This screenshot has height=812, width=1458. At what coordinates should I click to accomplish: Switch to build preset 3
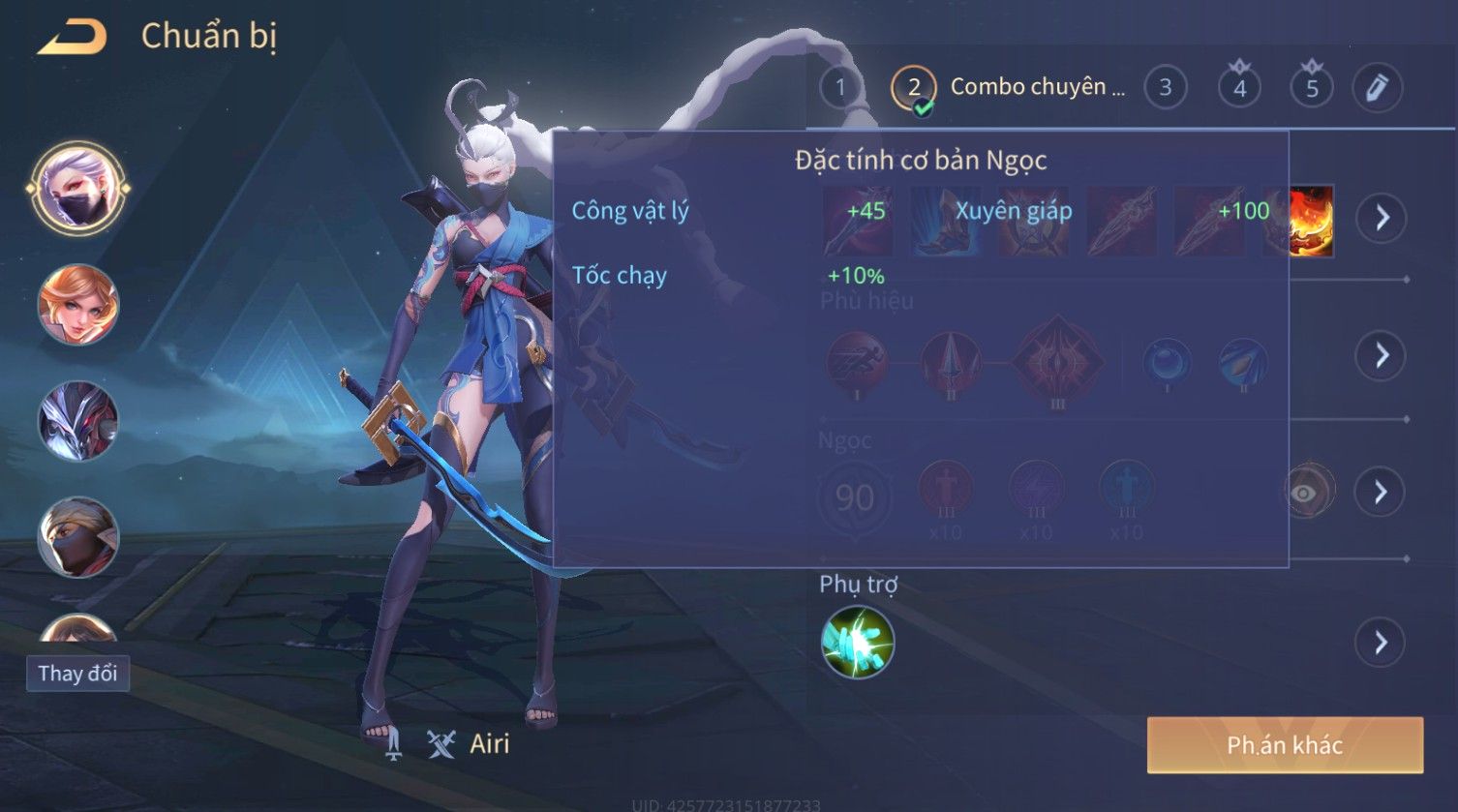point(1165,88)
